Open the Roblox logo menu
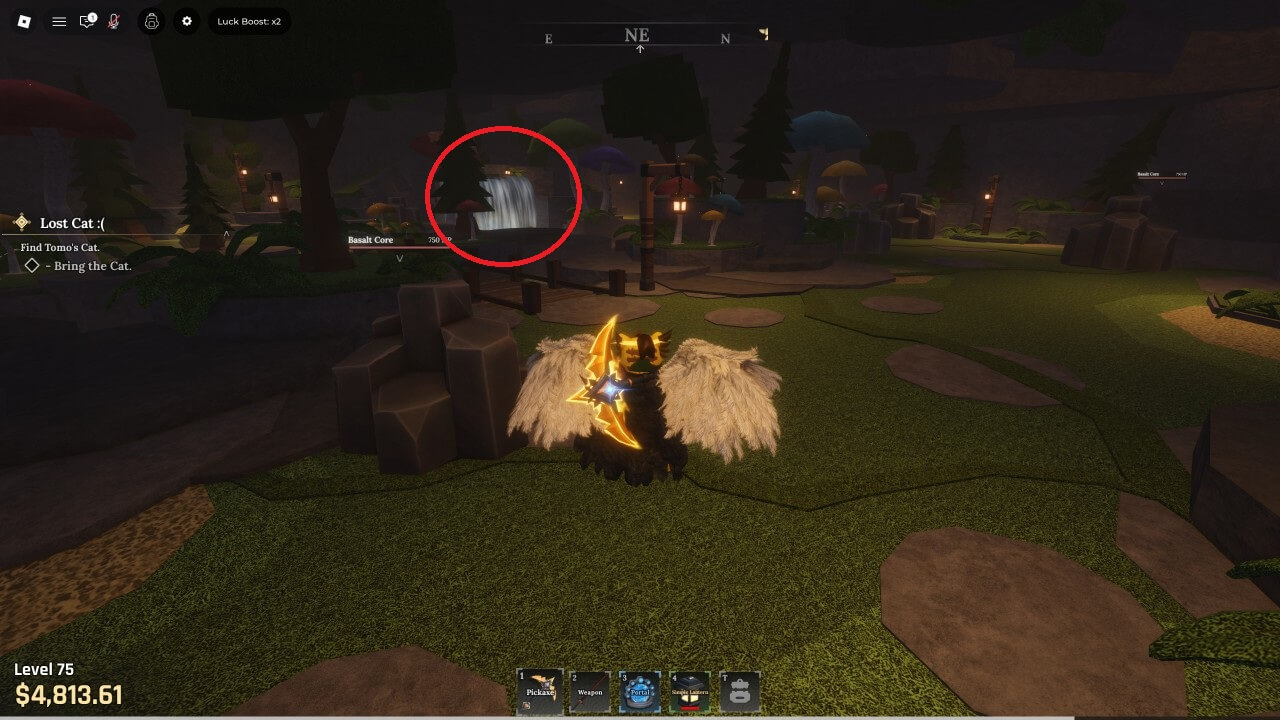Screen dimensions: 1280x720 pos(24,21)
